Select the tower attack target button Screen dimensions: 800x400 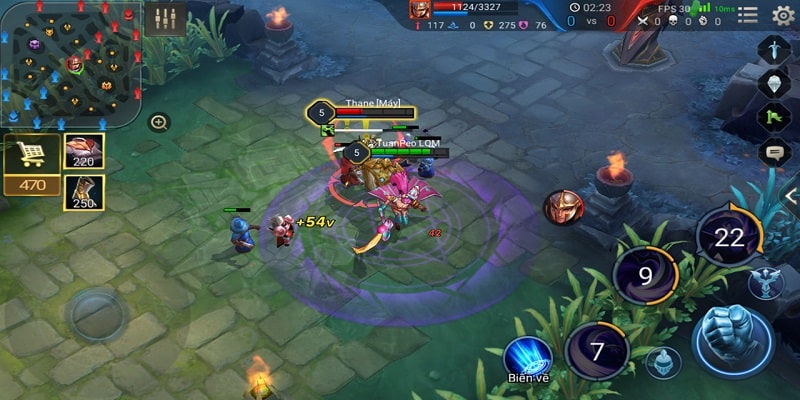[765, 282]
